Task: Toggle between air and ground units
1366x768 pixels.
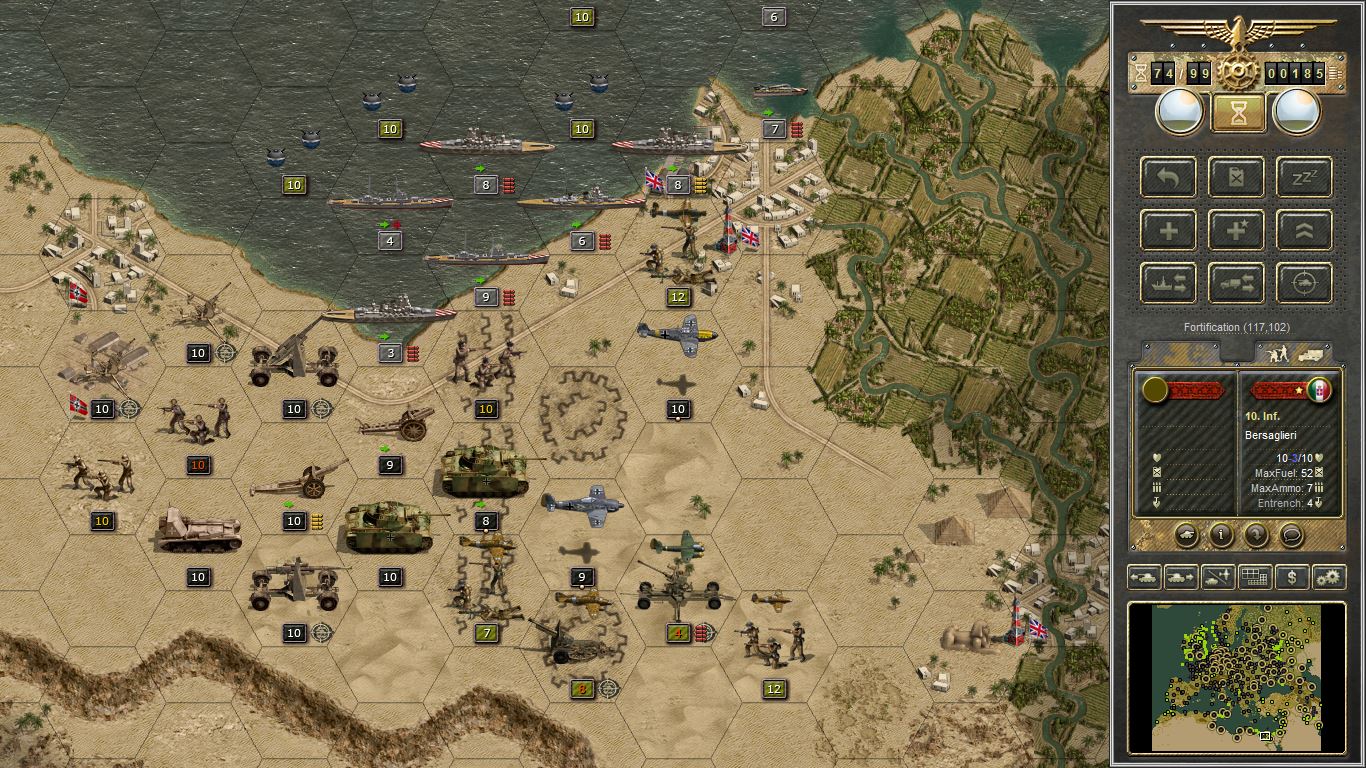Action: pos(1216,578)
